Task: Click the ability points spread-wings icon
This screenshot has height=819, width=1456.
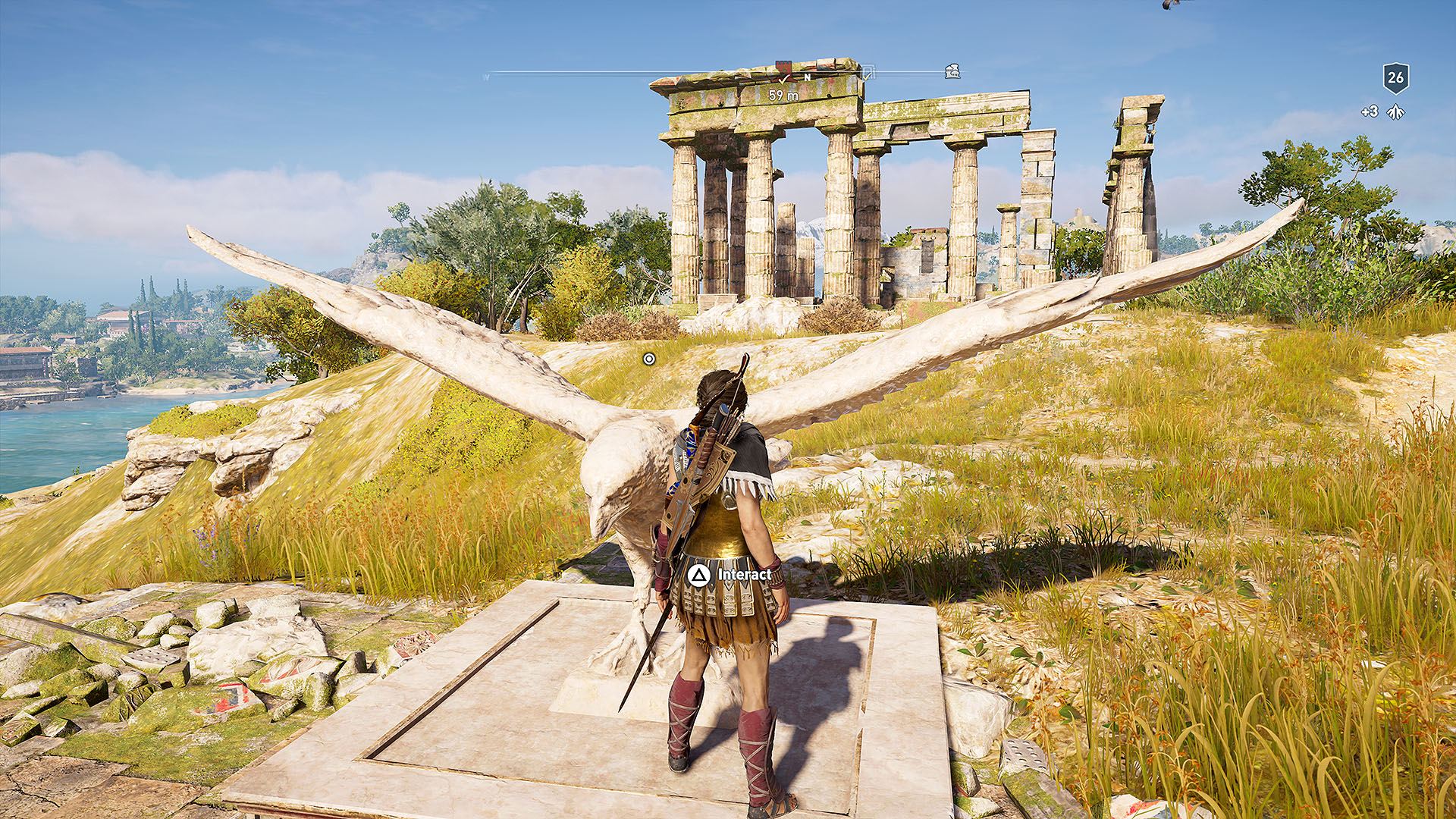Action: click(x=1395, y=112)
